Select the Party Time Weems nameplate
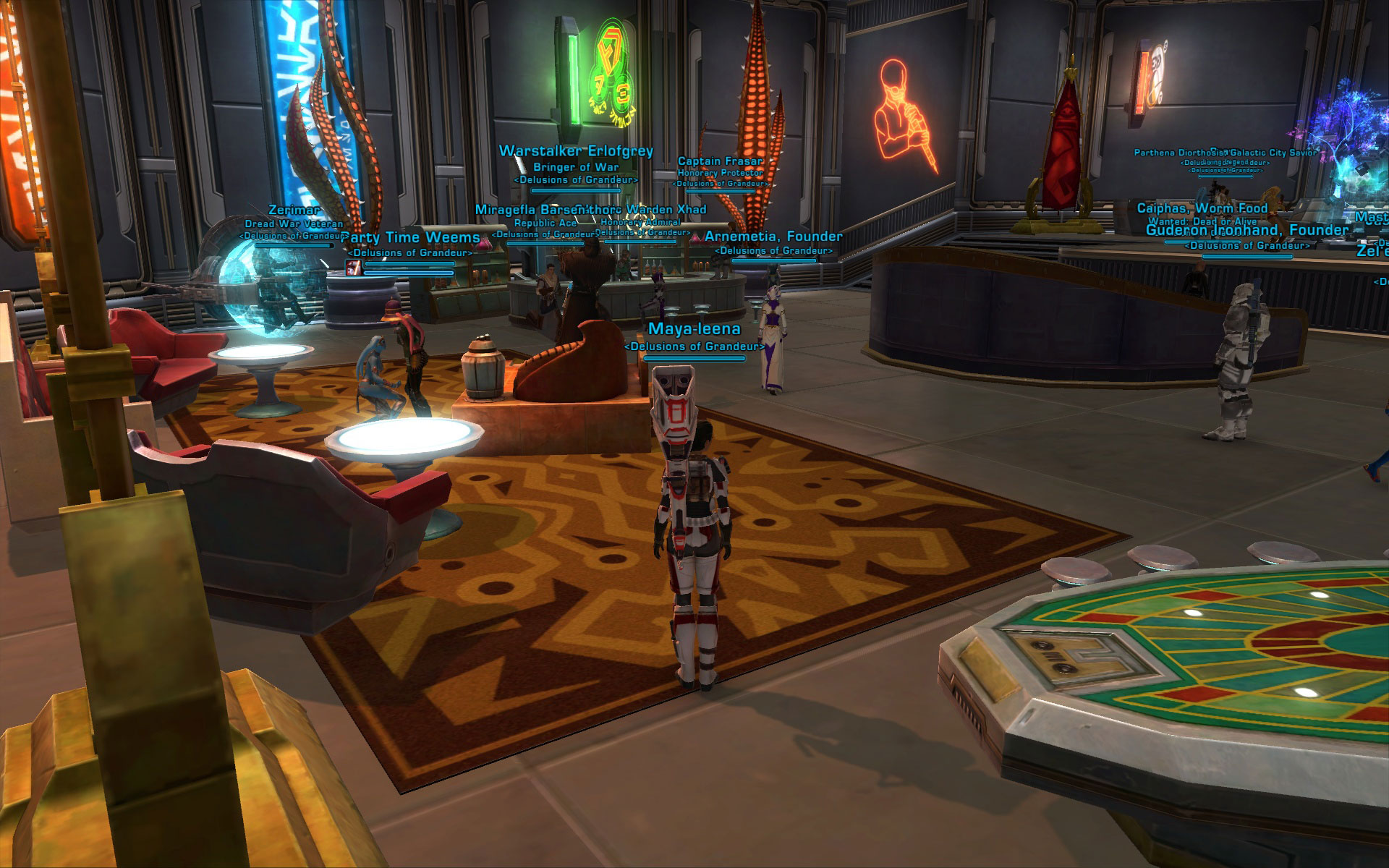1389x868 pixels. 414,238
